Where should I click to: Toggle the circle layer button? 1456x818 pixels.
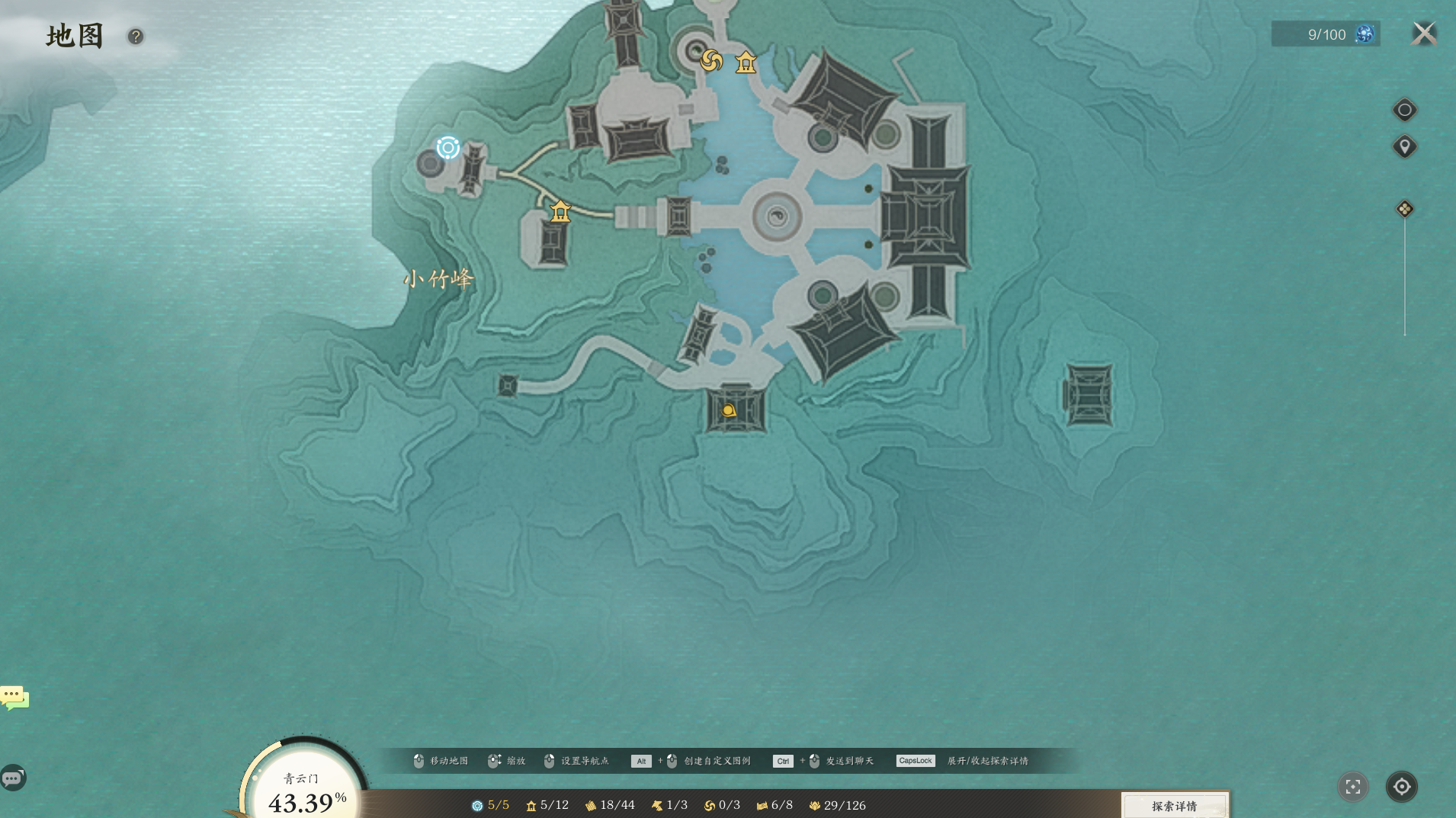pyautogui.click(x=1404, y=110)
